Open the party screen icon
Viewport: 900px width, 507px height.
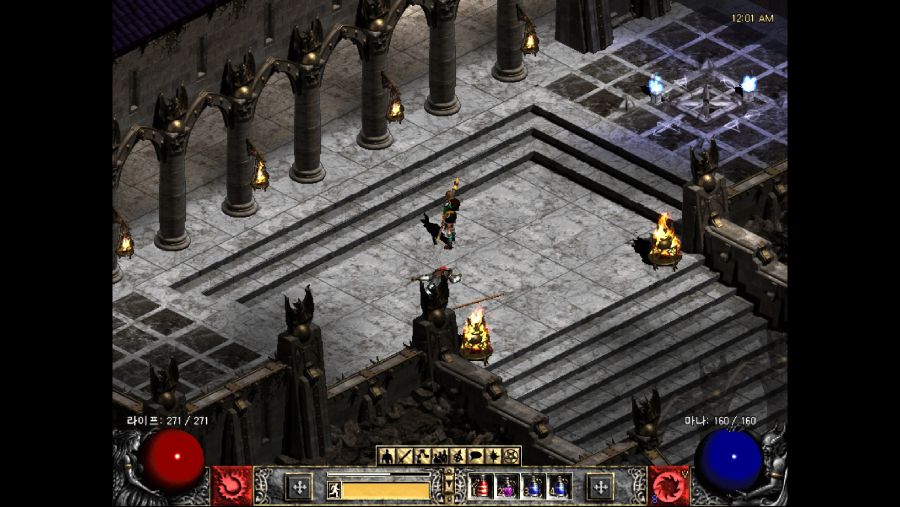[x=440, y=456]
